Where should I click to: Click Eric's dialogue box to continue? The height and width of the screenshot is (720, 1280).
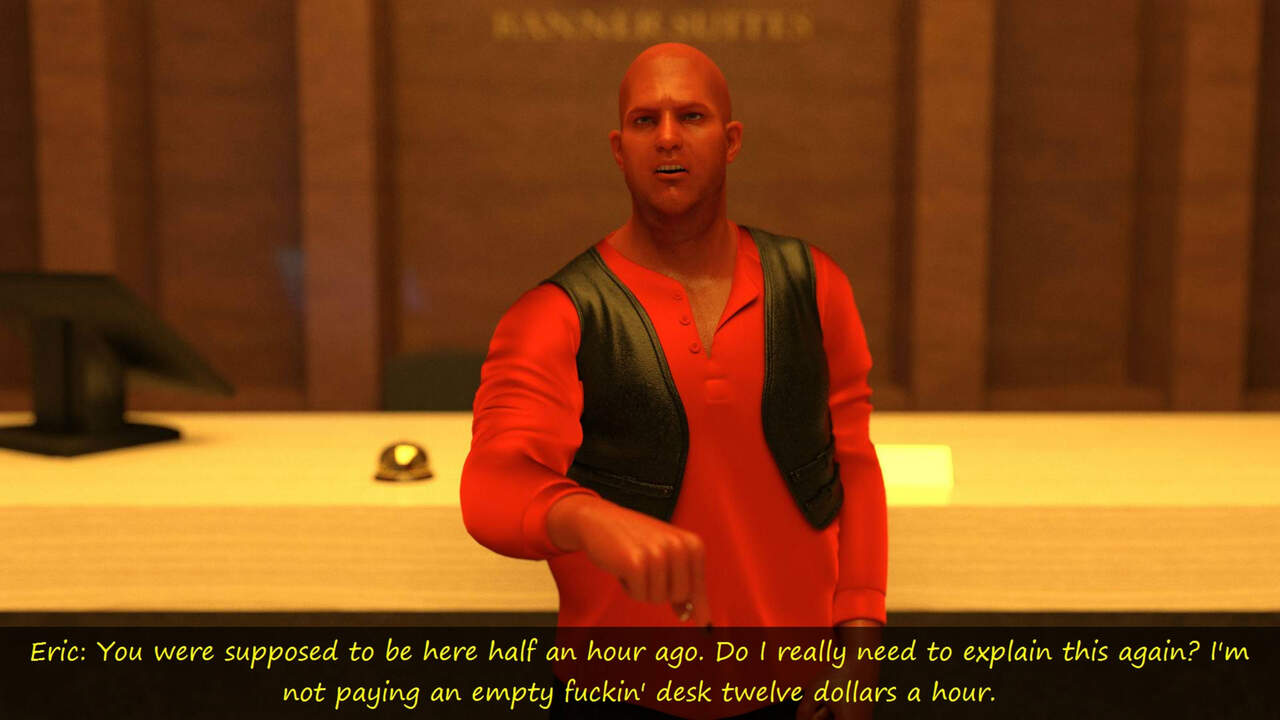(640, 671)
